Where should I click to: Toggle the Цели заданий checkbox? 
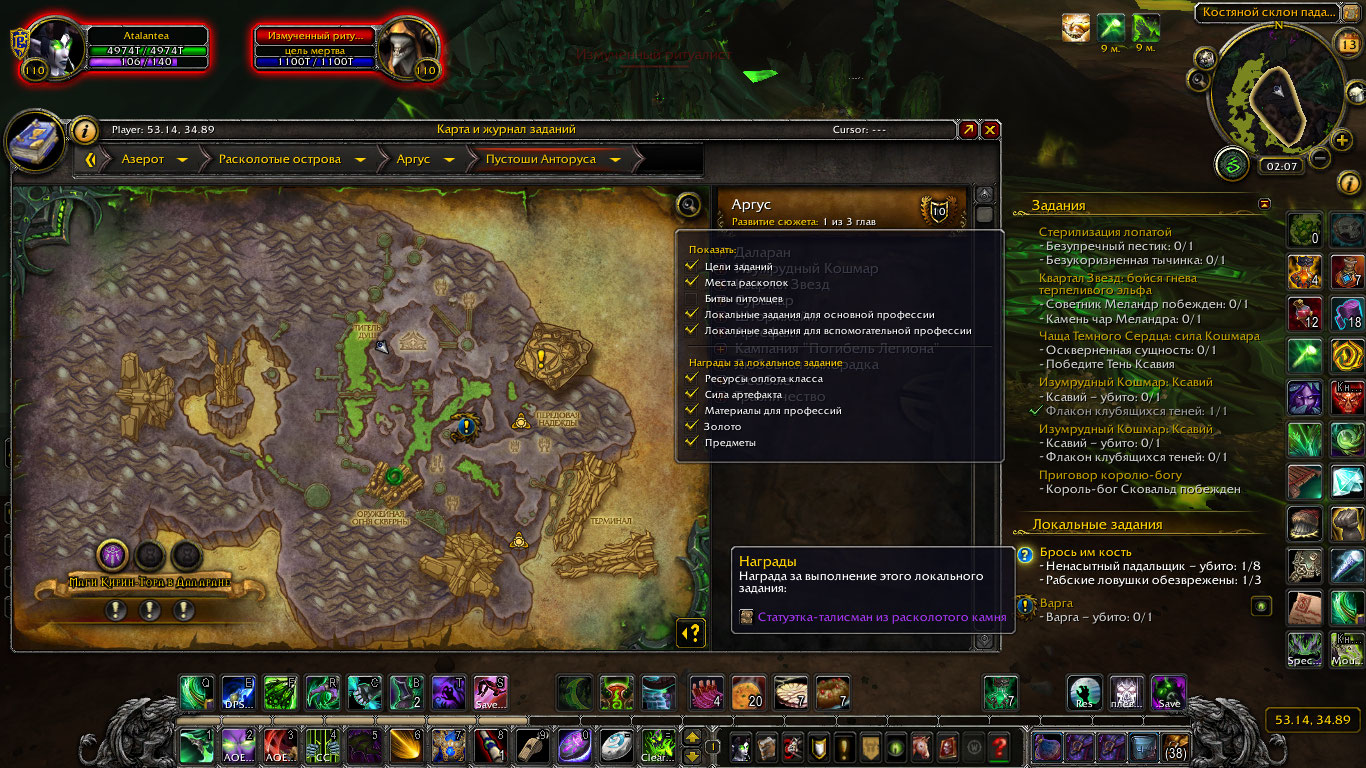coord(691,267)
